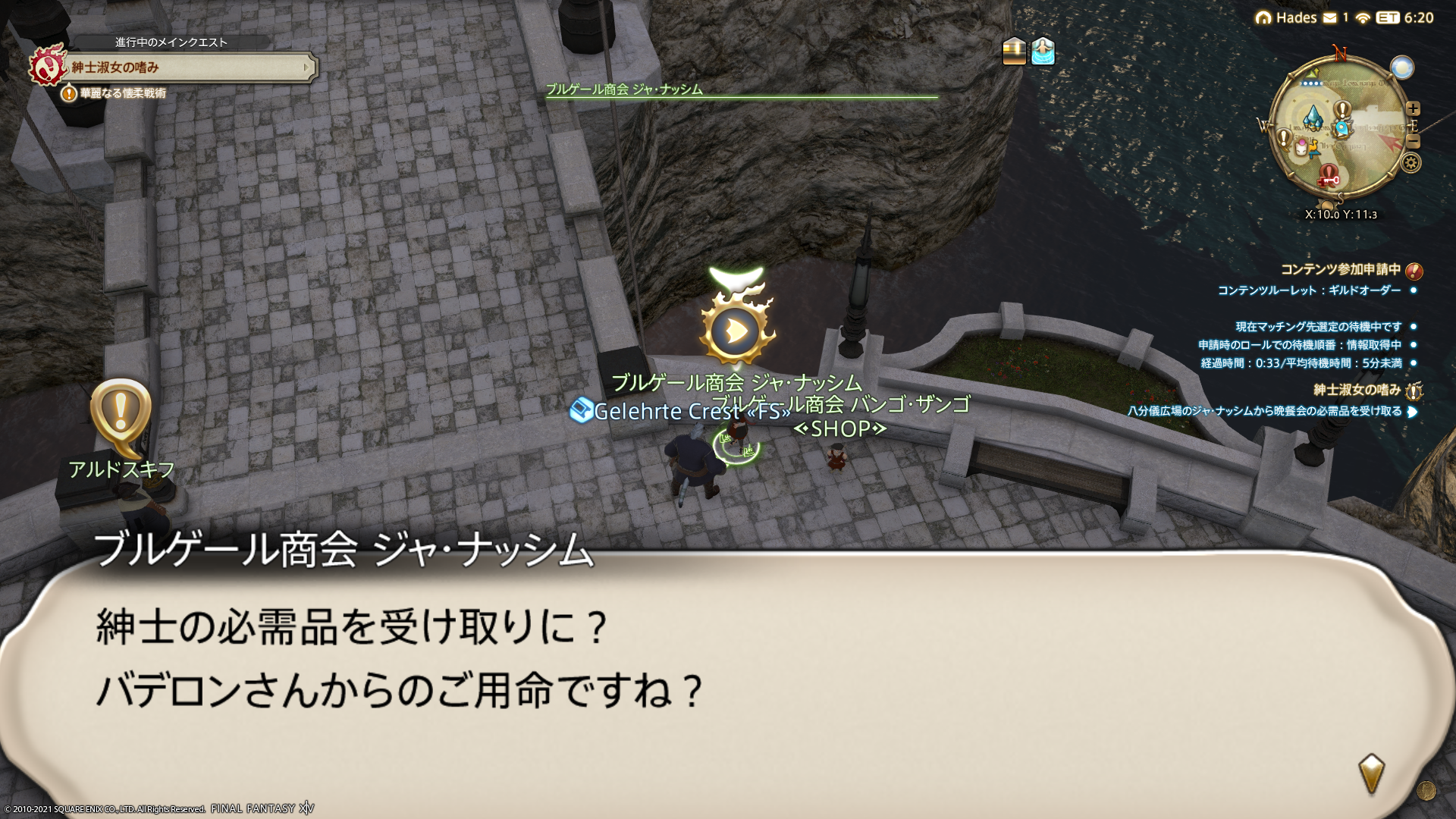The height and width of the screenshot is (819, 1456).
Task: Click the aetheryte crystal marker on minimap
Action: point(1313,118)
